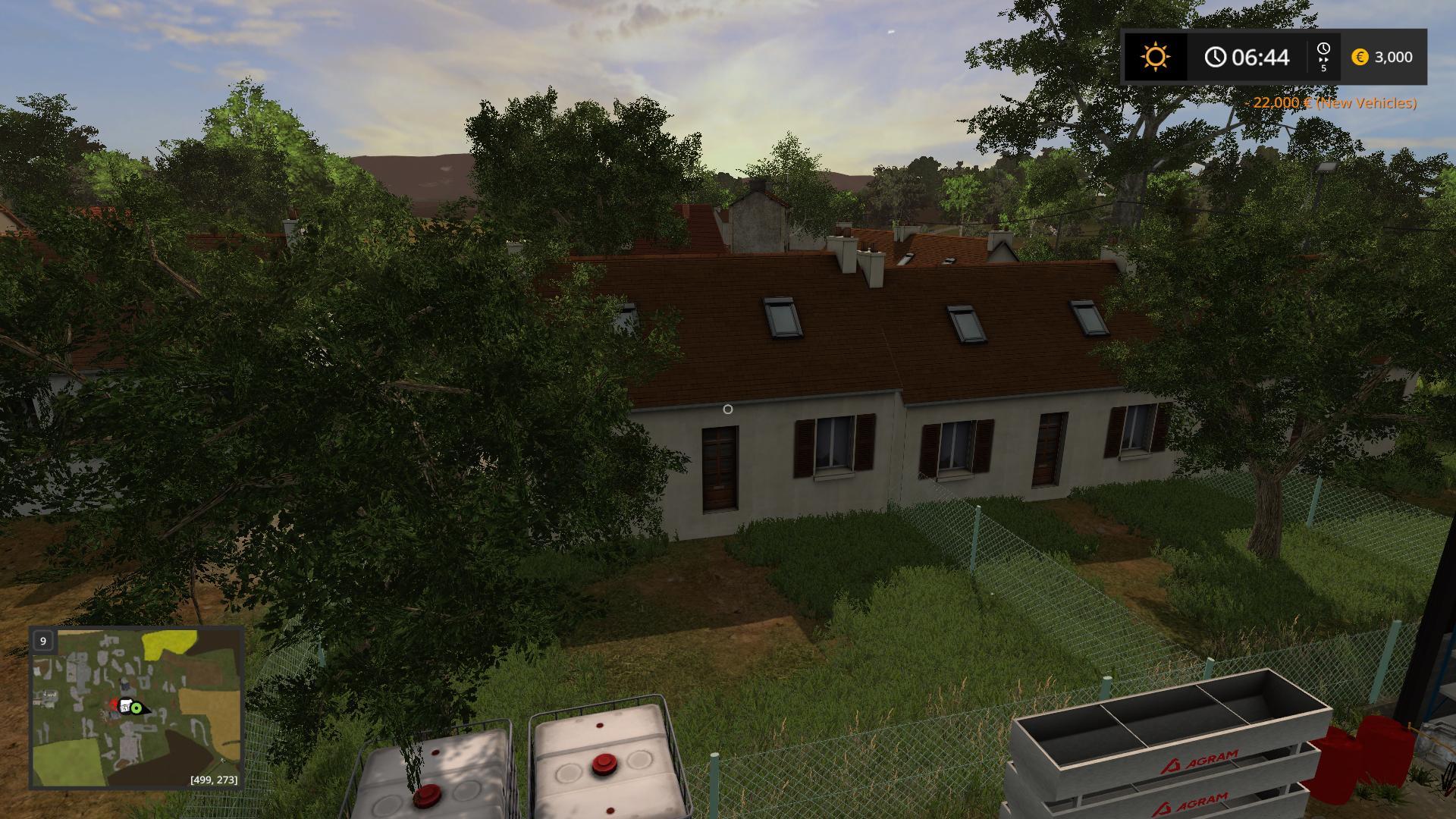Expand the coordinates readout on the minimap
The height and width of the screenshot is (819, 1456).
(x=215, y=780)
